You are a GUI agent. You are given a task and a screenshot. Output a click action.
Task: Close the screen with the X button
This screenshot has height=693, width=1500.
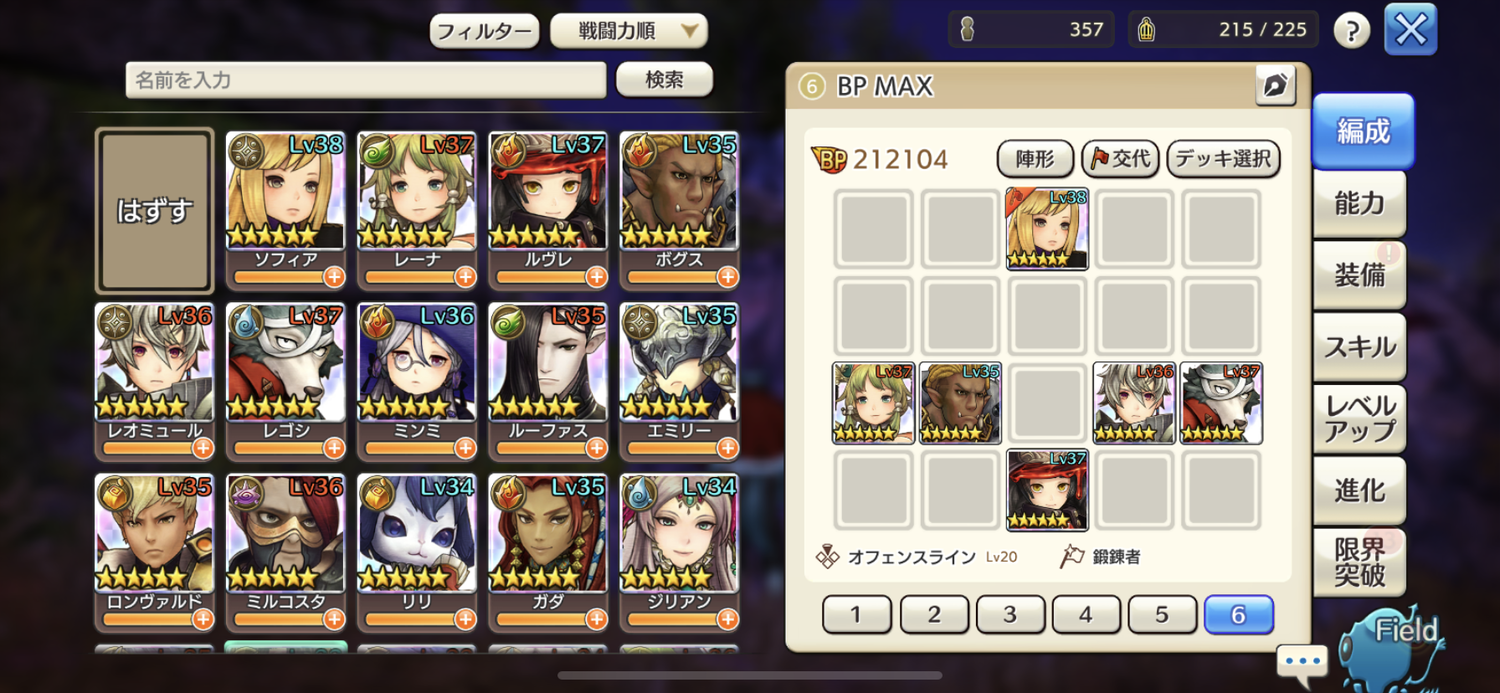coord(1410,30)
